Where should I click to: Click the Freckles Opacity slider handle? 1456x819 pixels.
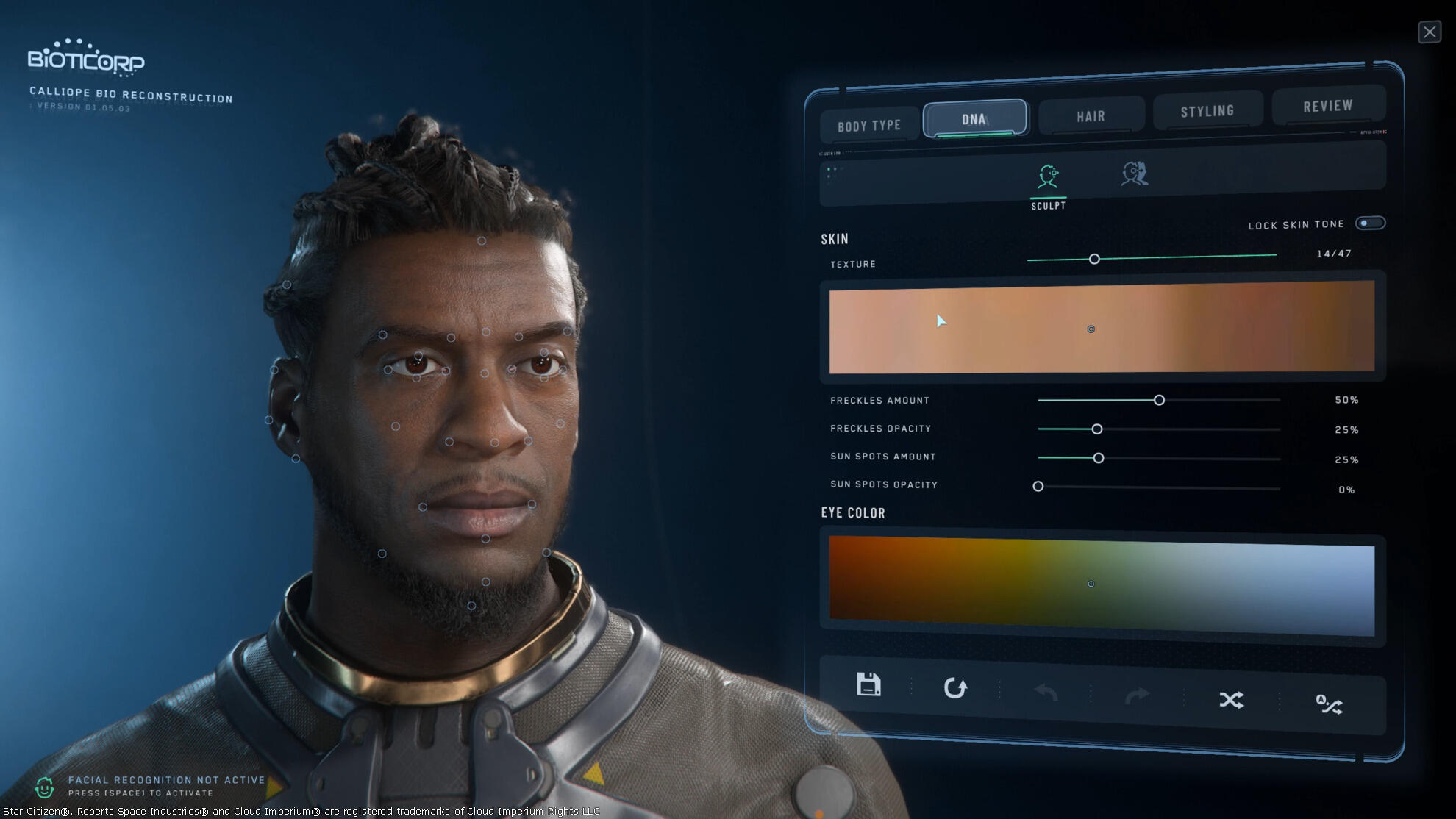tap(1096, 429)
